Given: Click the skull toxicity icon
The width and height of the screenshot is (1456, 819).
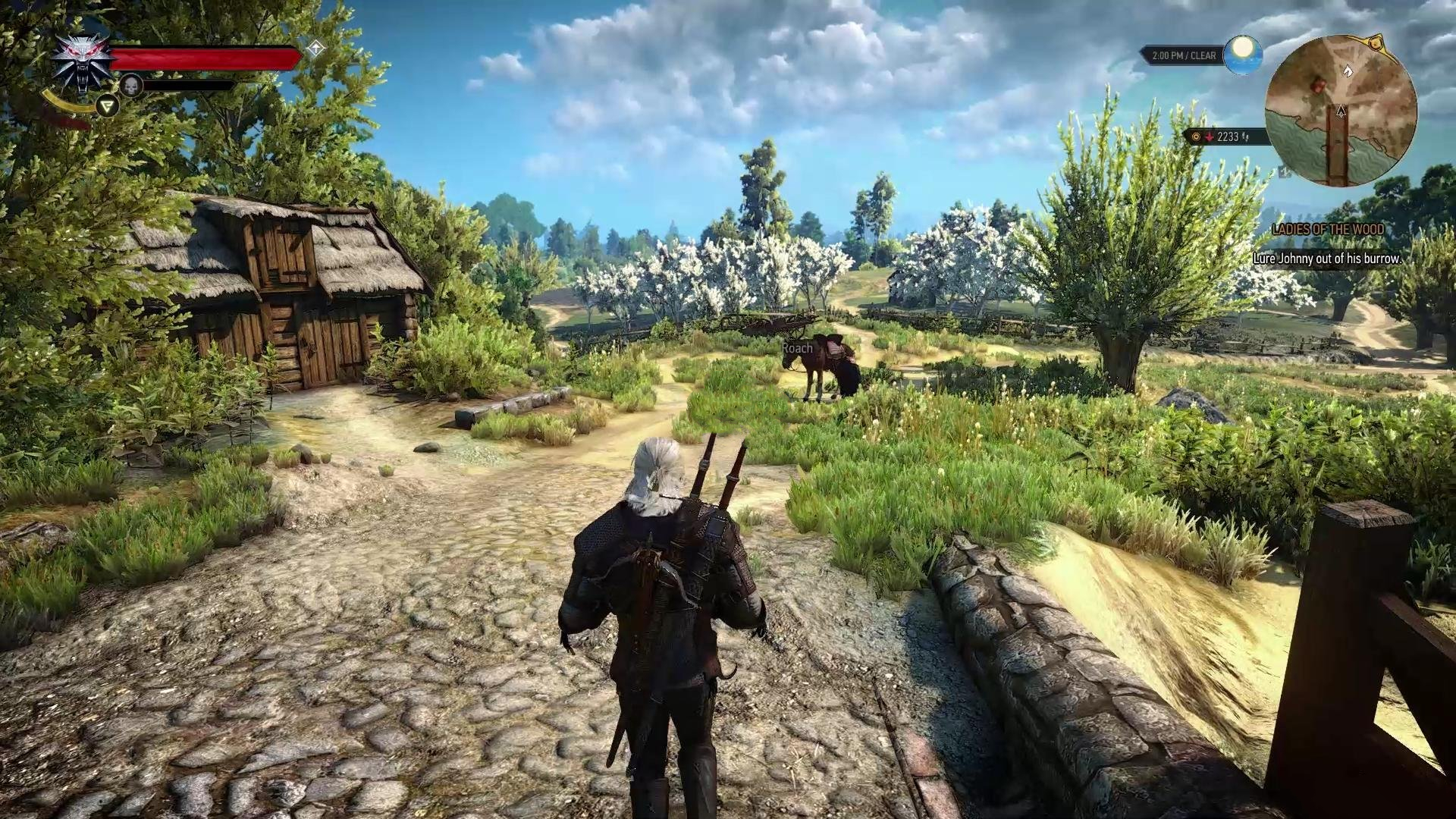Looking at the screenshot, I should [131, 86].
